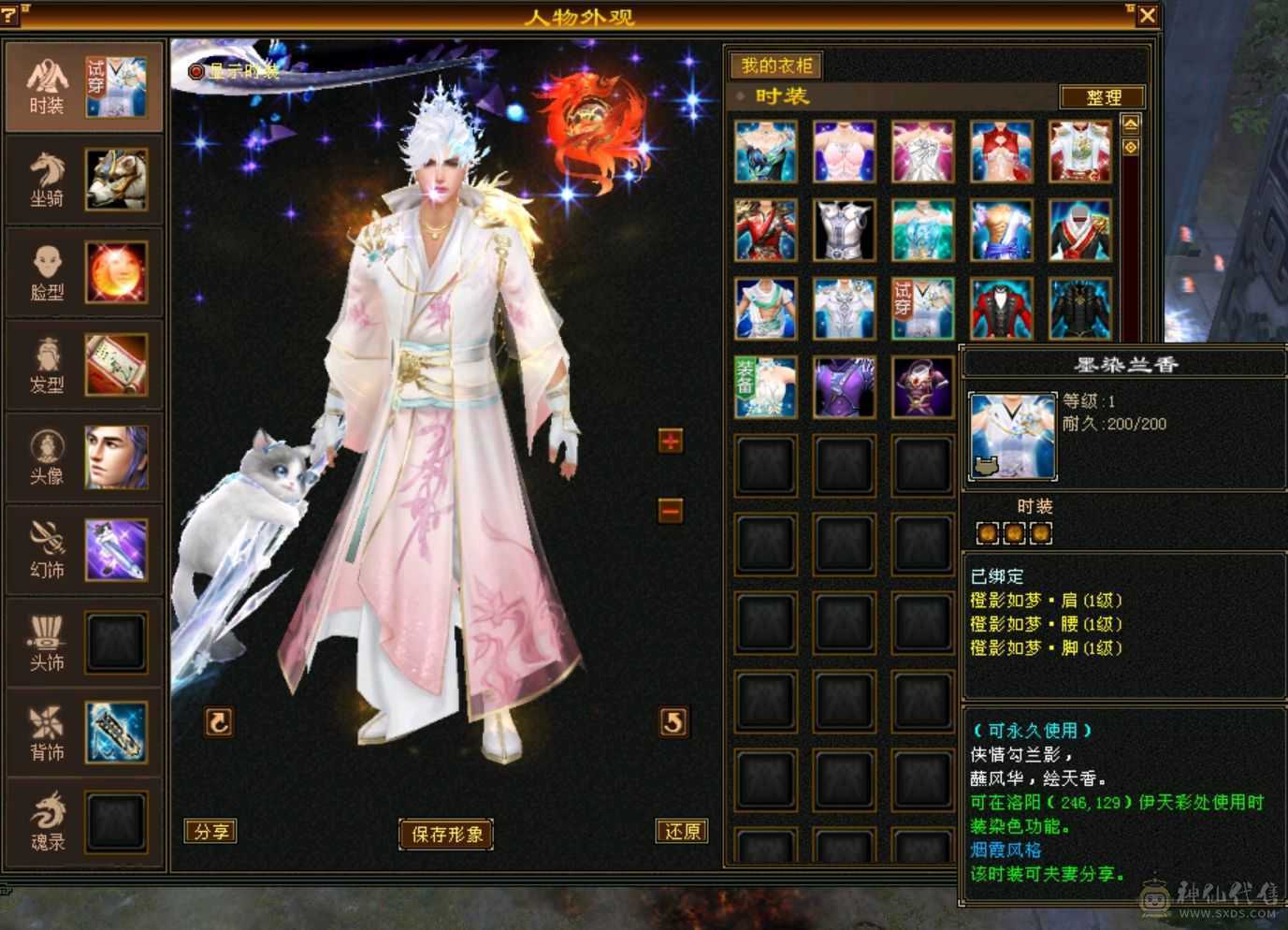The image size is (1288, 930).
Task: Click the plus zoom-in control
Action: pos(669,441)
